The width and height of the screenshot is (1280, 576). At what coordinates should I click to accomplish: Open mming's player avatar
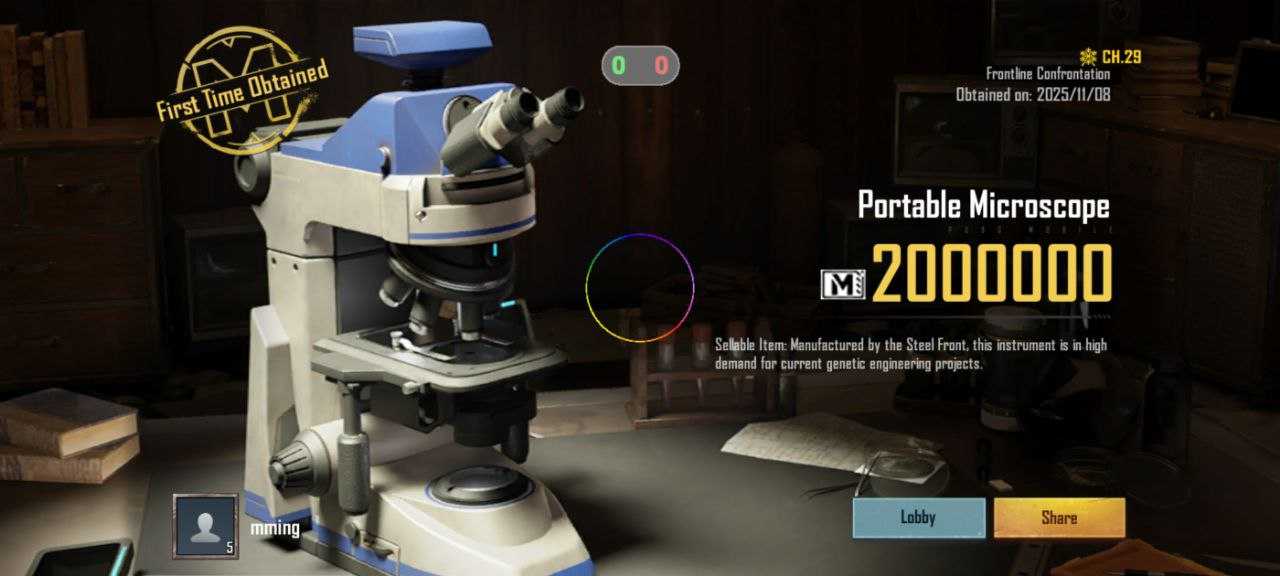(205, 526)
